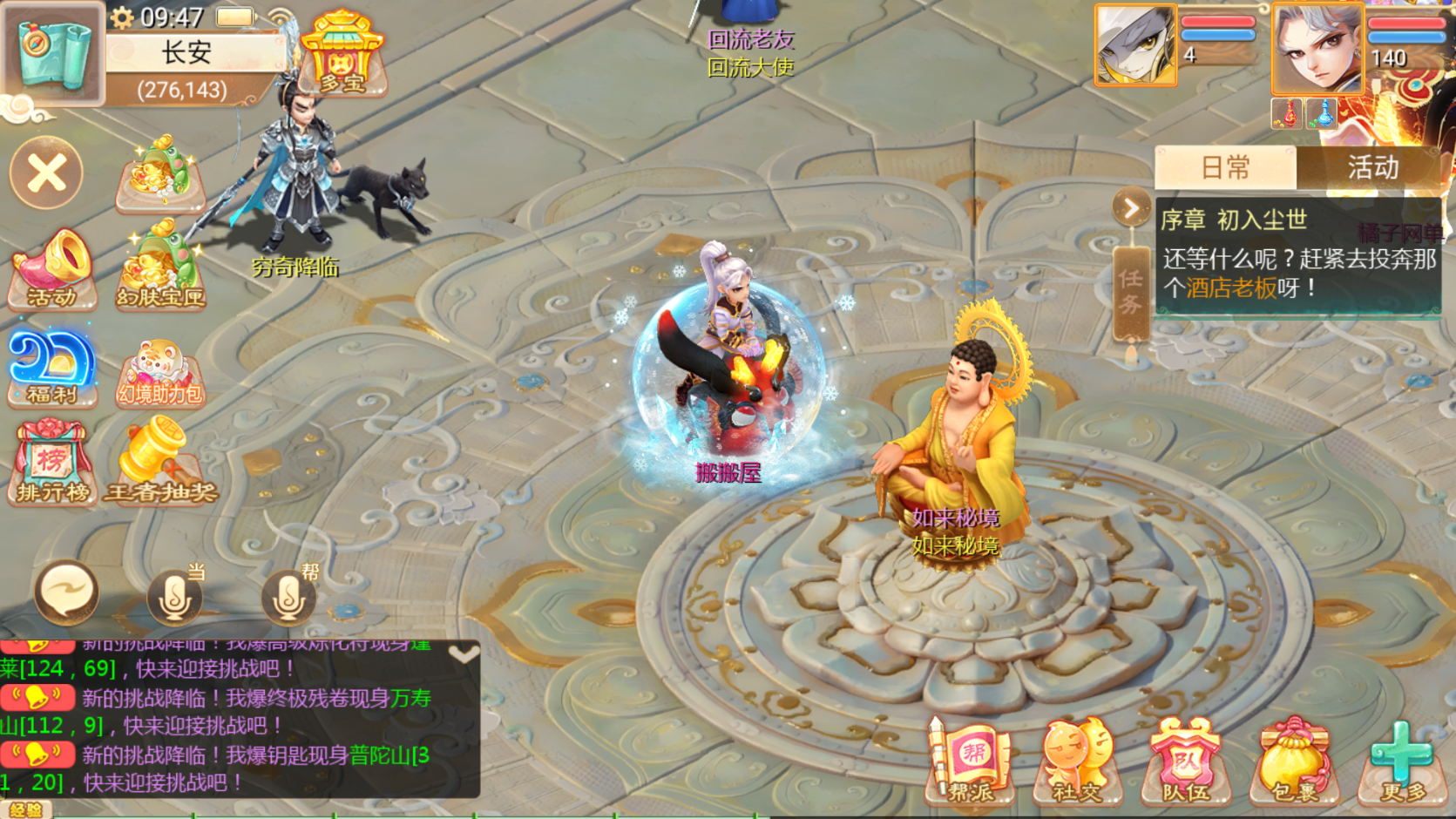The image size is (1456, 819).
Task: Collapse the chat log with arrow
Action: tap(464, 653)
